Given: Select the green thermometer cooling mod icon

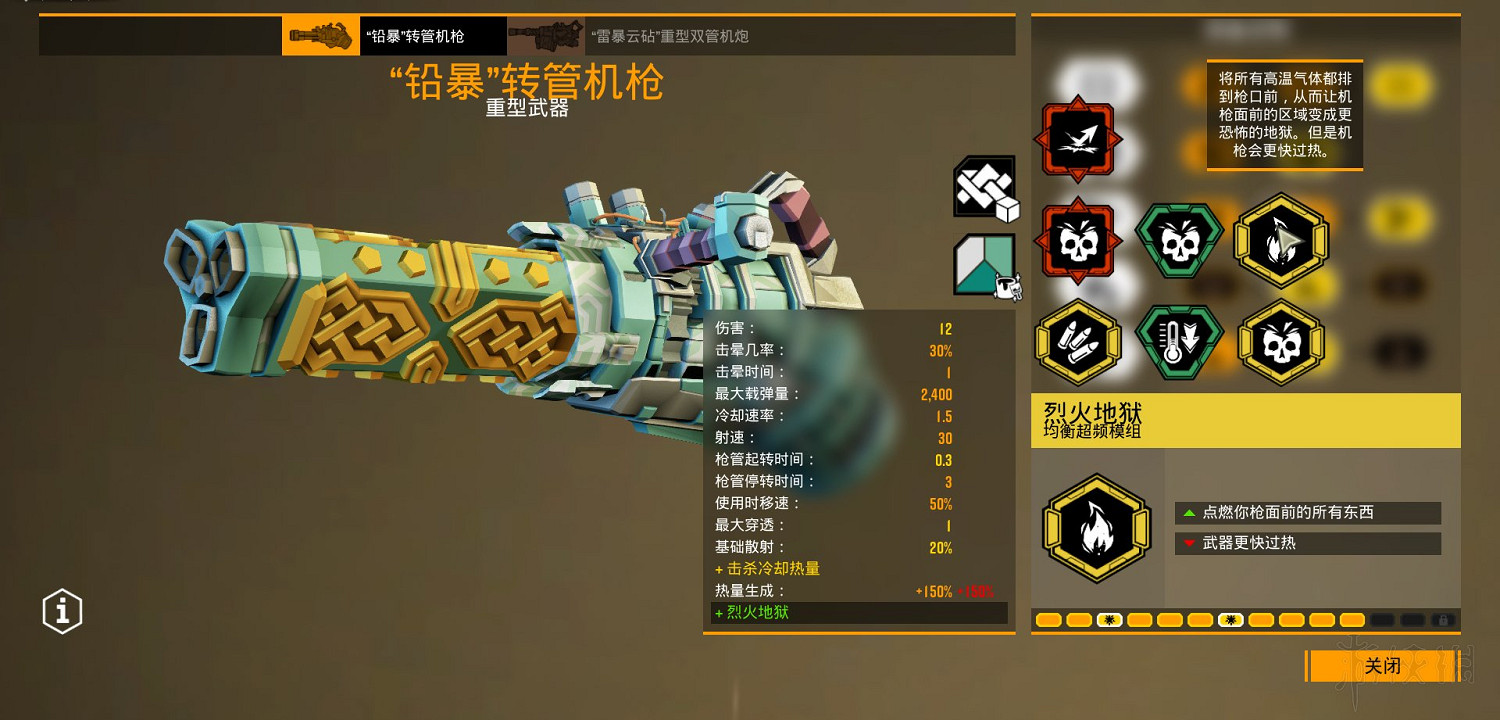Looking at the screenshot, I should 1180,340.
